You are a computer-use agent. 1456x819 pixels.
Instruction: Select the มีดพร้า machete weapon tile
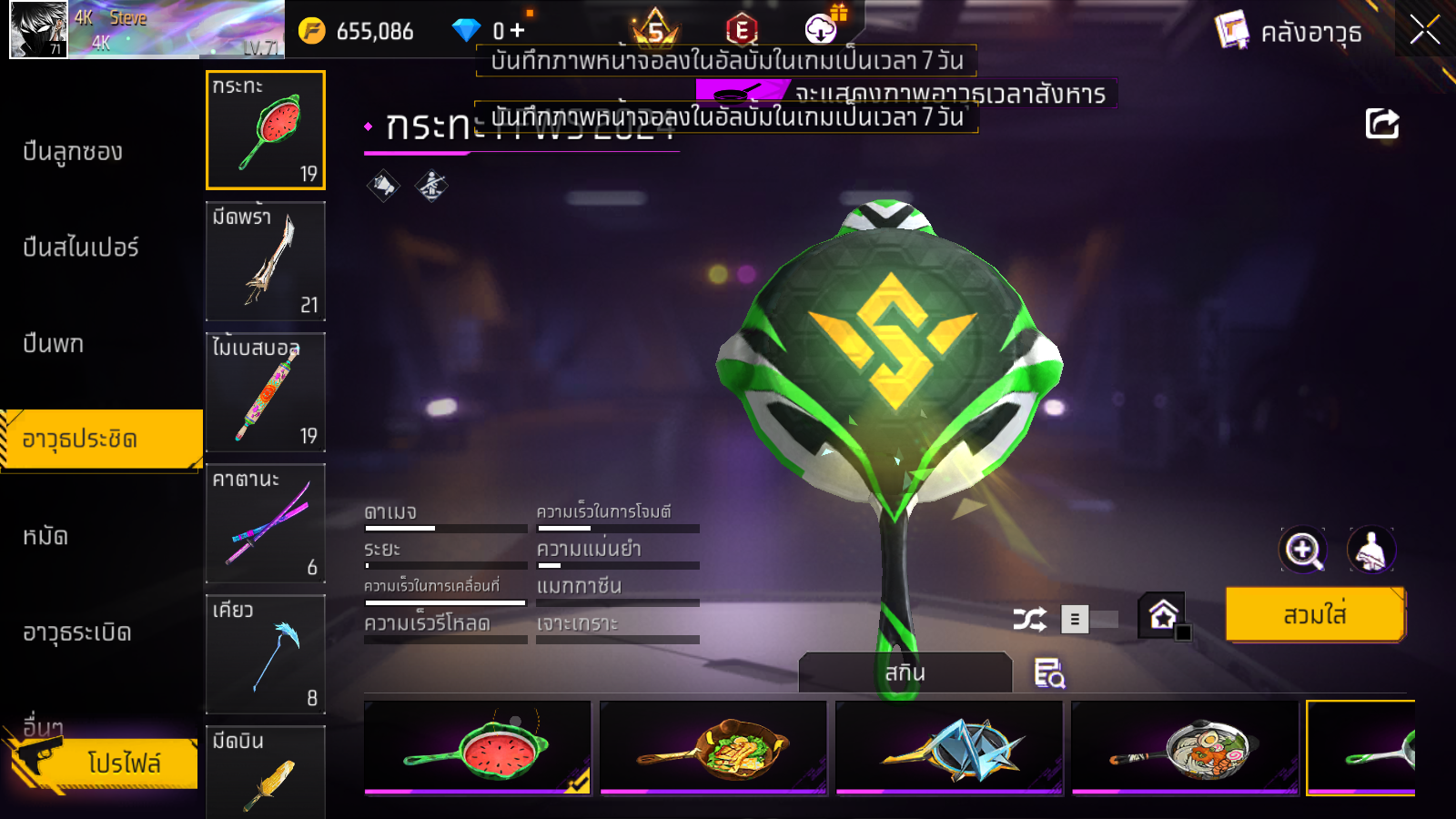266,261
